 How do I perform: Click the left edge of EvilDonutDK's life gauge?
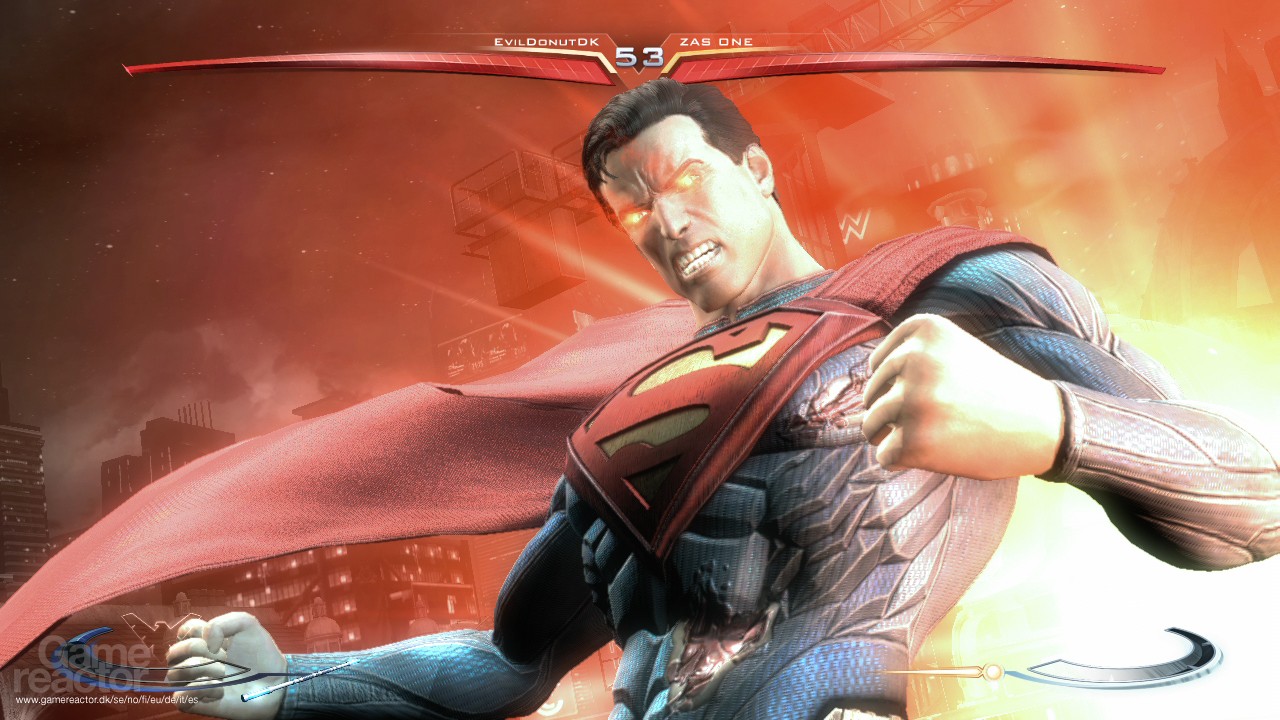[125, 68]
